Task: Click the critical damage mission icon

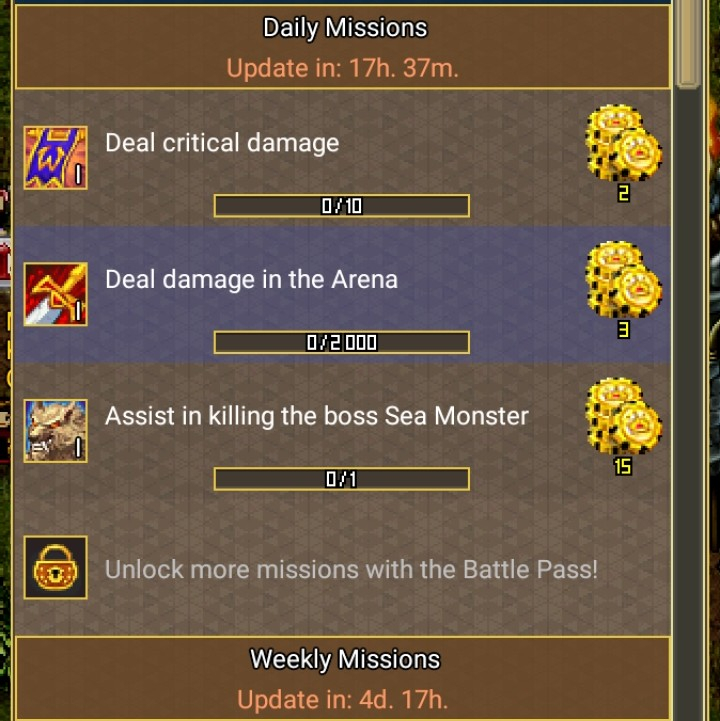Action: [x=55, y=157]
